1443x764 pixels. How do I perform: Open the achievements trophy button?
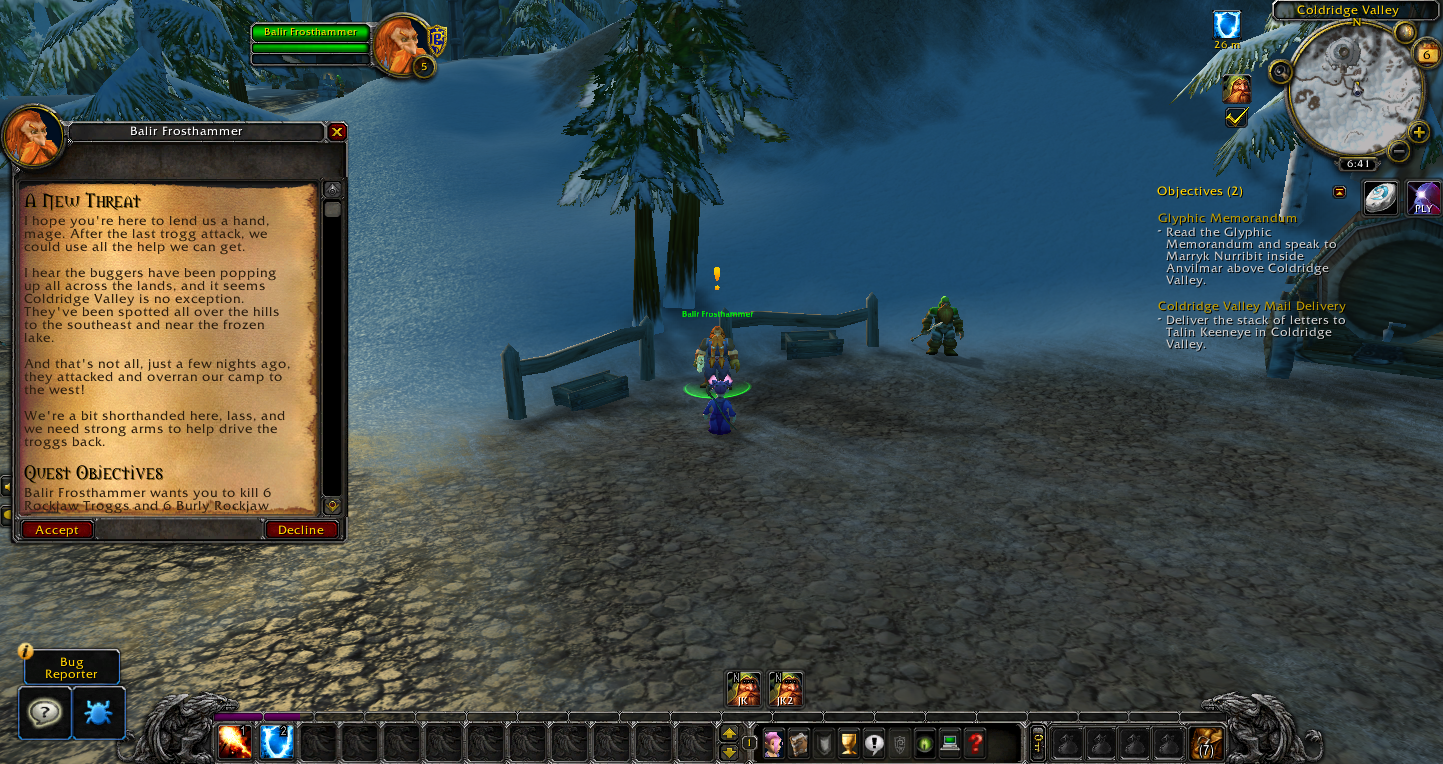click(x=849, y=744)
